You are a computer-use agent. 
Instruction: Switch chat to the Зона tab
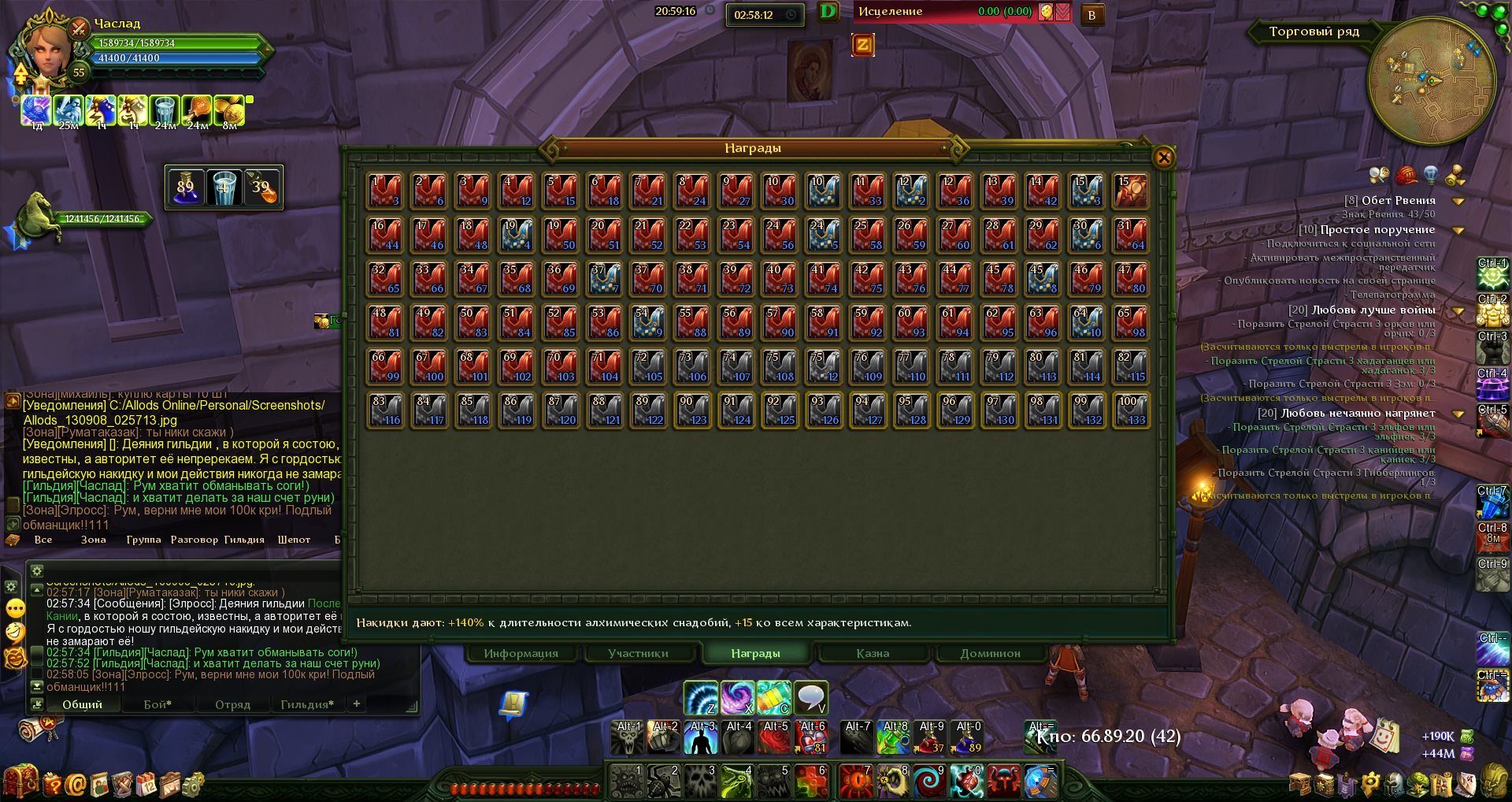(x=93, y=540)
